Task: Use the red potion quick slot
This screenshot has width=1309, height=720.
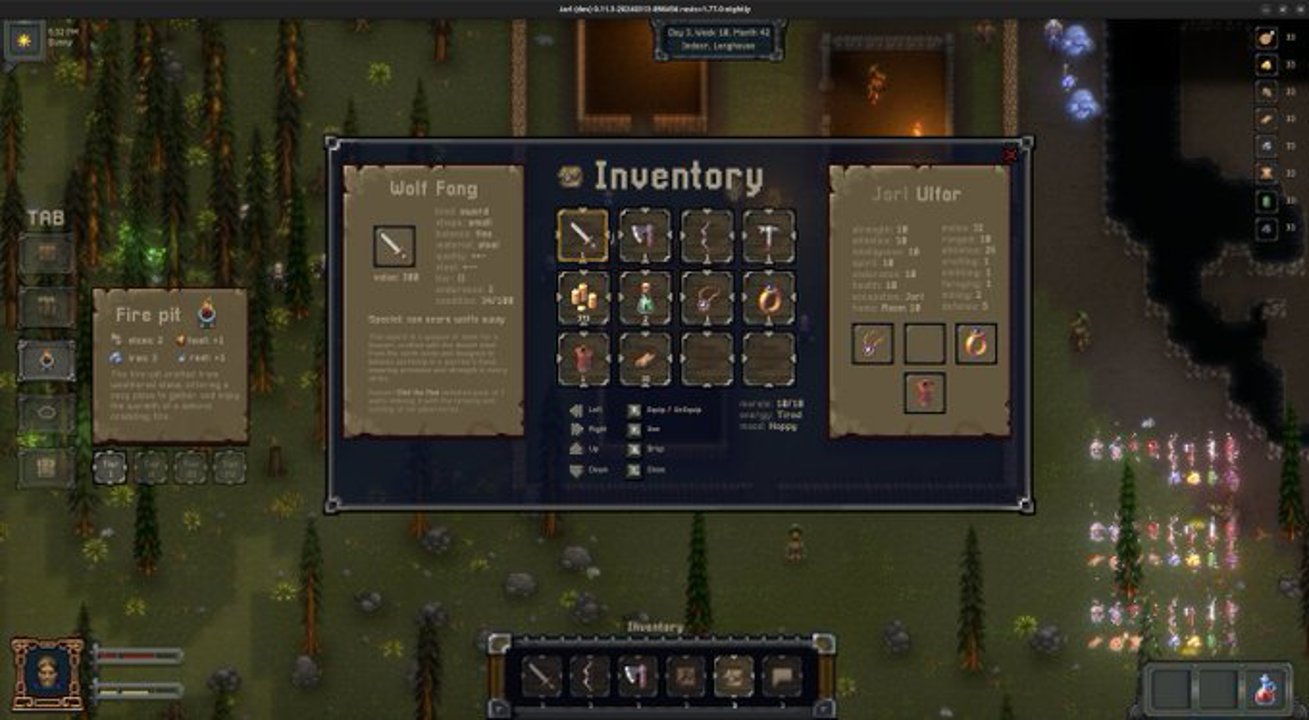Action: (x=1267, y=689)
